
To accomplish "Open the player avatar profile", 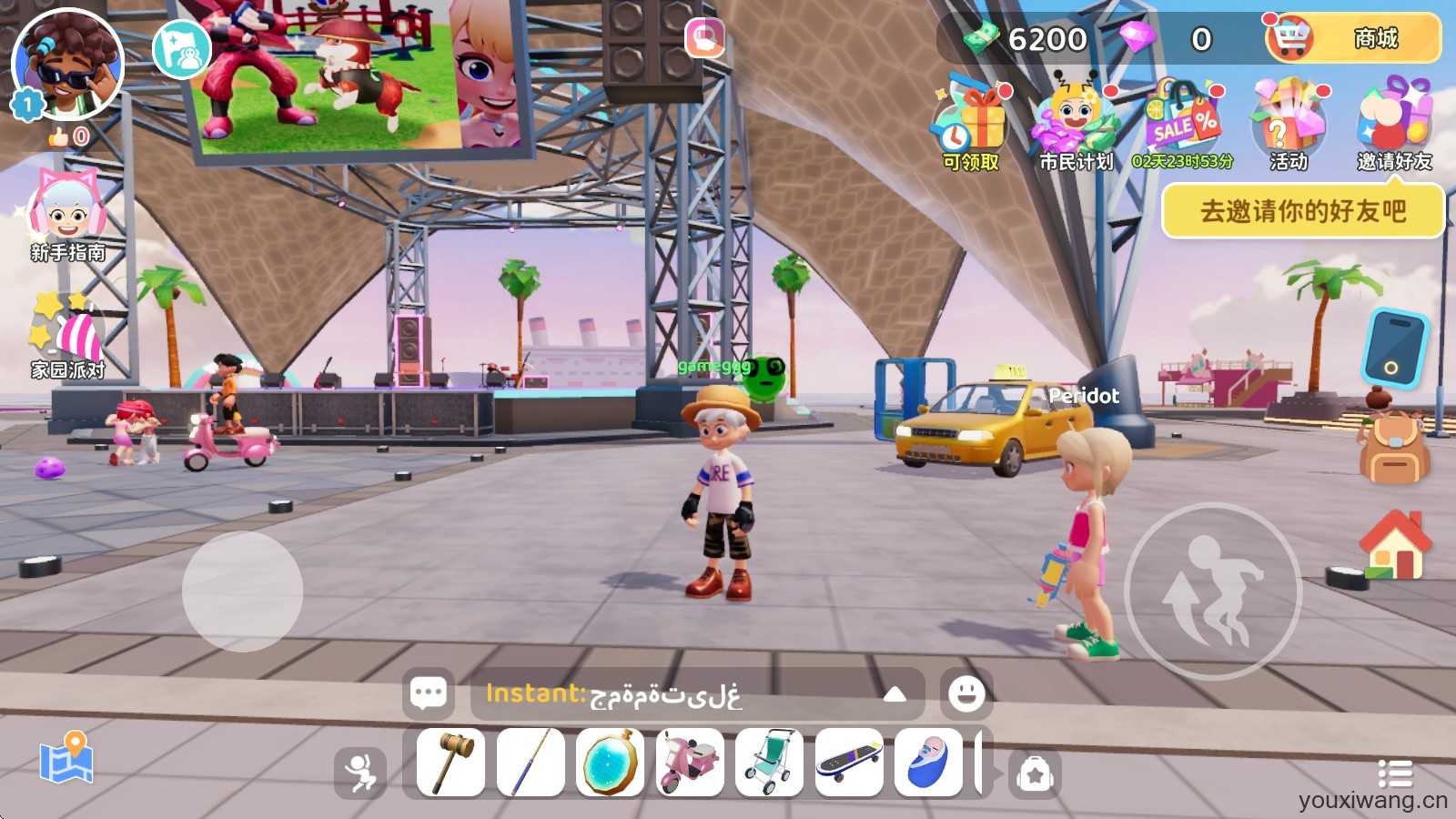I will 67,64.
